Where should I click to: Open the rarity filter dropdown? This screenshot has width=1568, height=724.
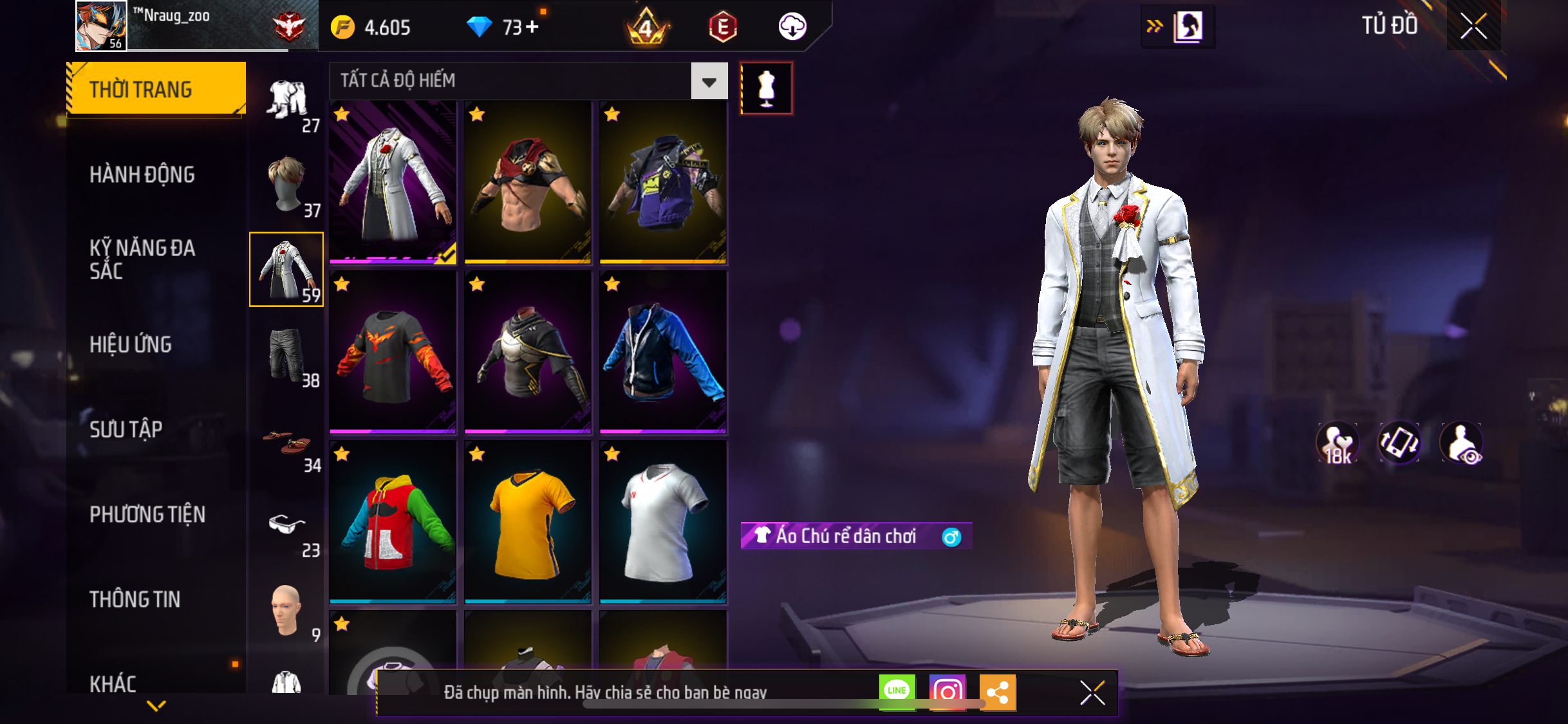click(709, 81)
